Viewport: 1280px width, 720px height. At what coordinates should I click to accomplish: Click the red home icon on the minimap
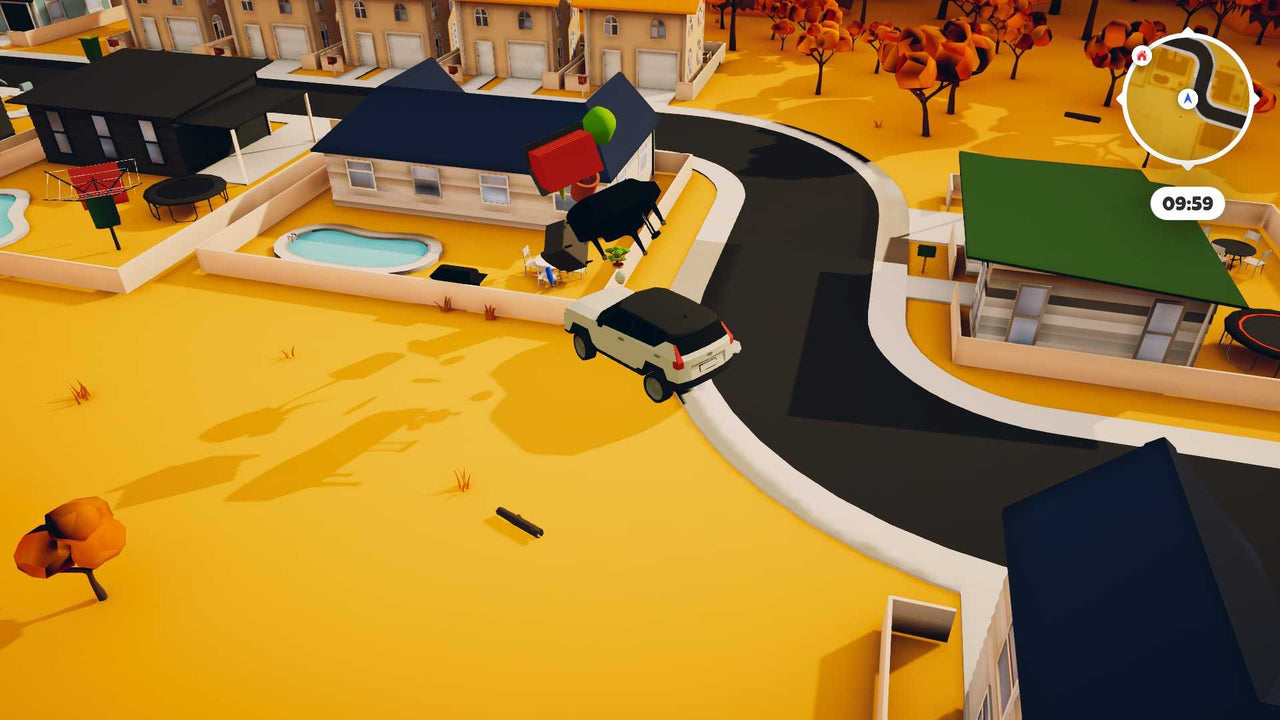[x=1142, y=57]
